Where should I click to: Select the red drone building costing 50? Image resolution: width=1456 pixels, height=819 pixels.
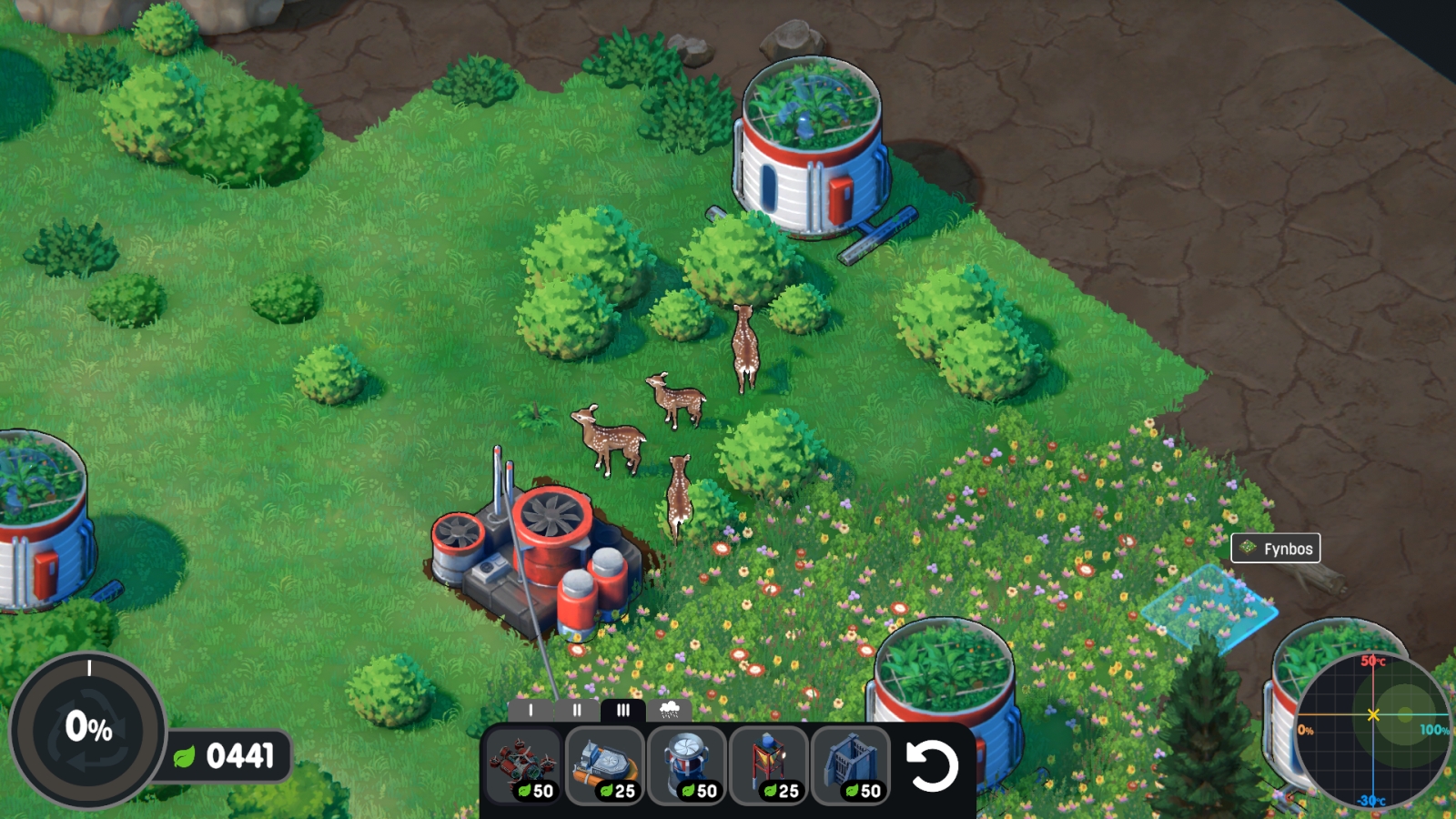523,766
